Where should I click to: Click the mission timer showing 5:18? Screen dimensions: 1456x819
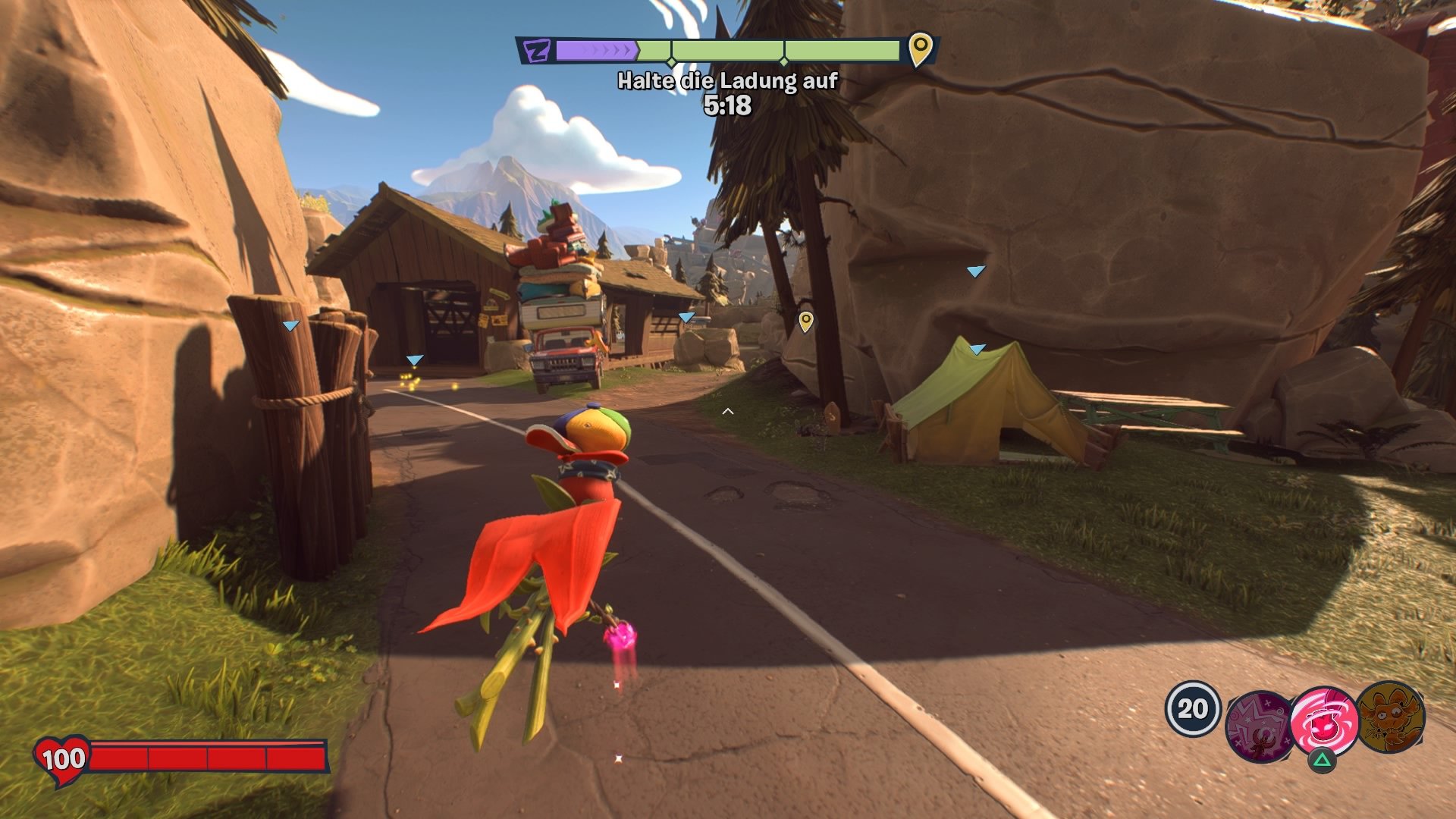tap(729, 104)
